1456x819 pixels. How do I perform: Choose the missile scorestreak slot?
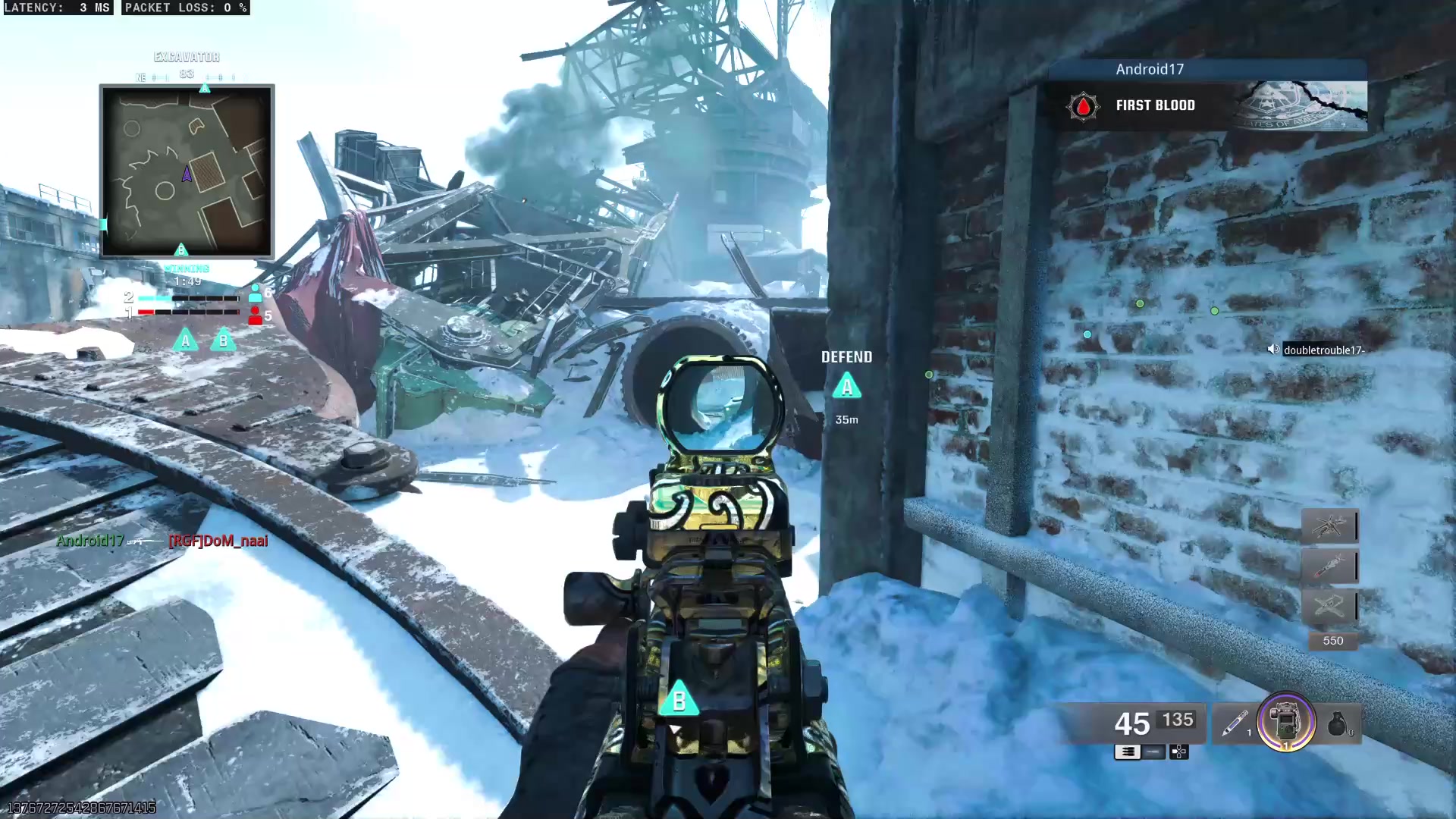click(x=1329, y=566)
